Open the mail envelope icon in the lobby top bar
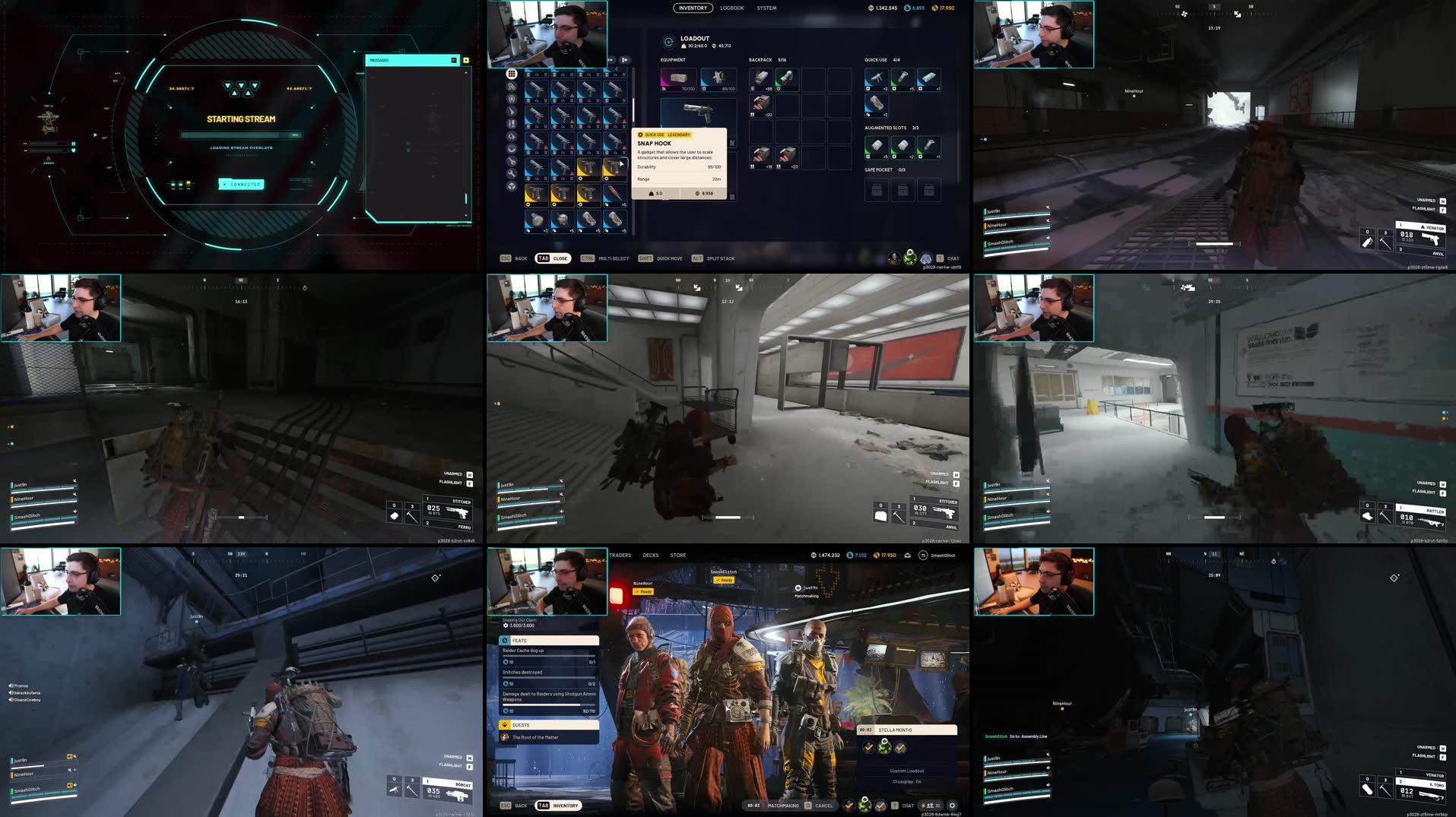This screenshot has width=1456, height=817. coord(907,556)
